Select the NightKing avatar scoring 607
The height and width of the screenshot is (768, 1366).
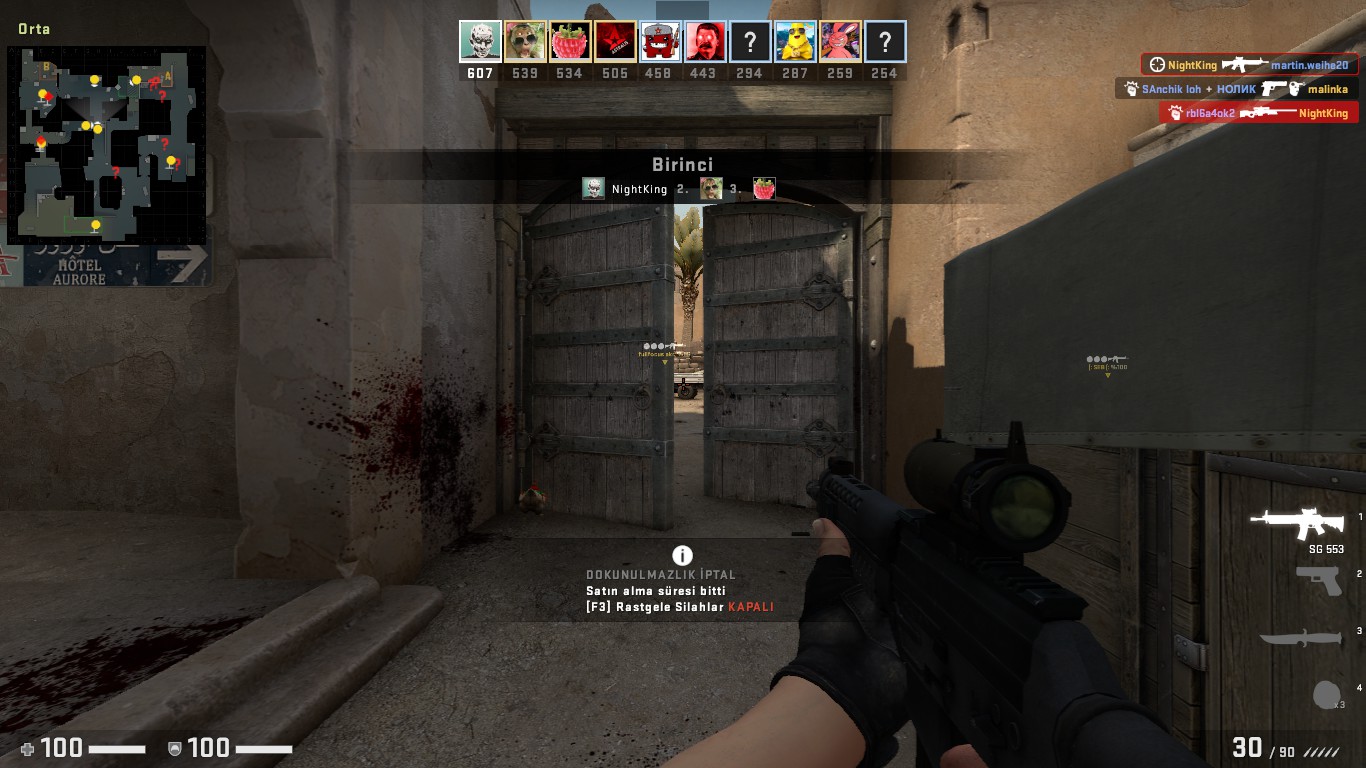480,42
